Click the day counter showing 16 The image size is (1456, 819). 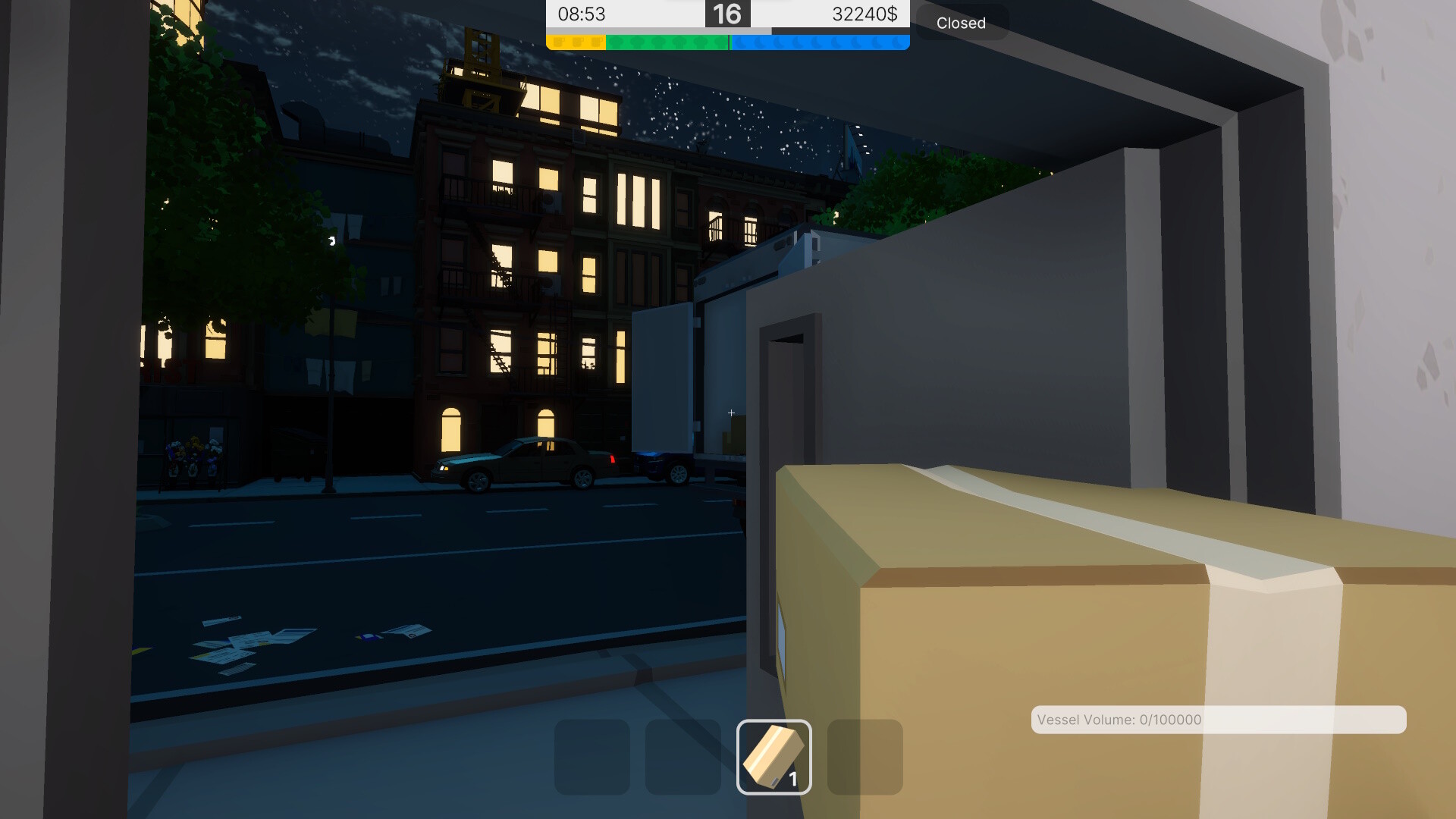tap(727, 14)
